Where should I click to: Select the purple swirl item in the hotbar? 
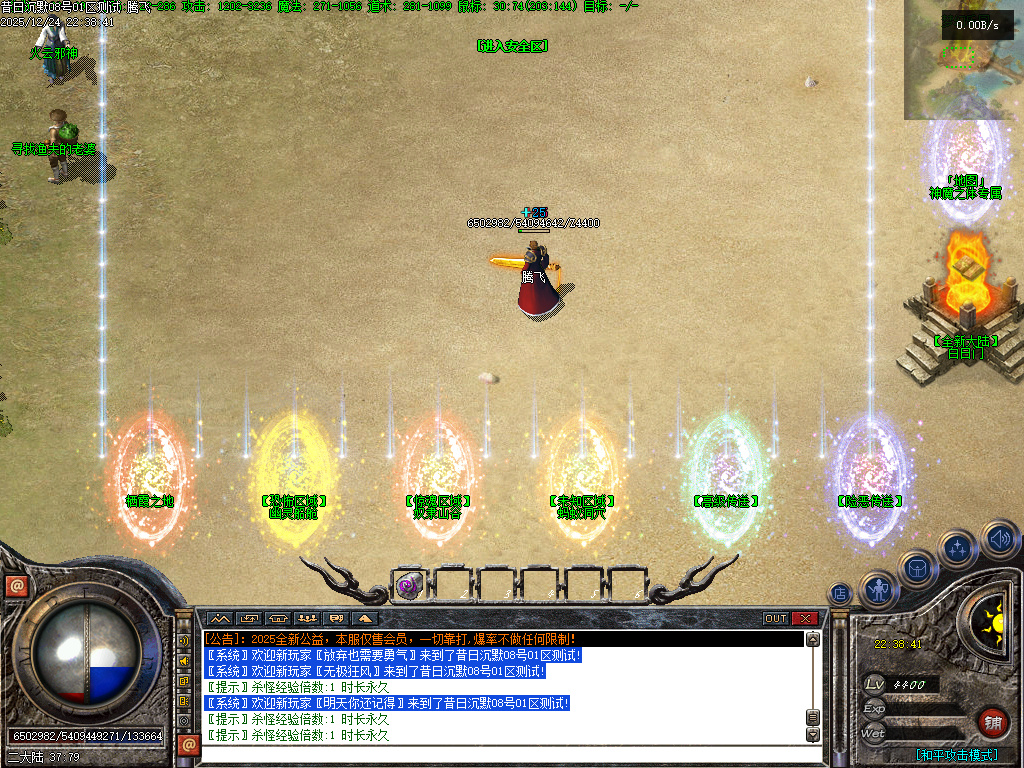(x=408, y=585)
